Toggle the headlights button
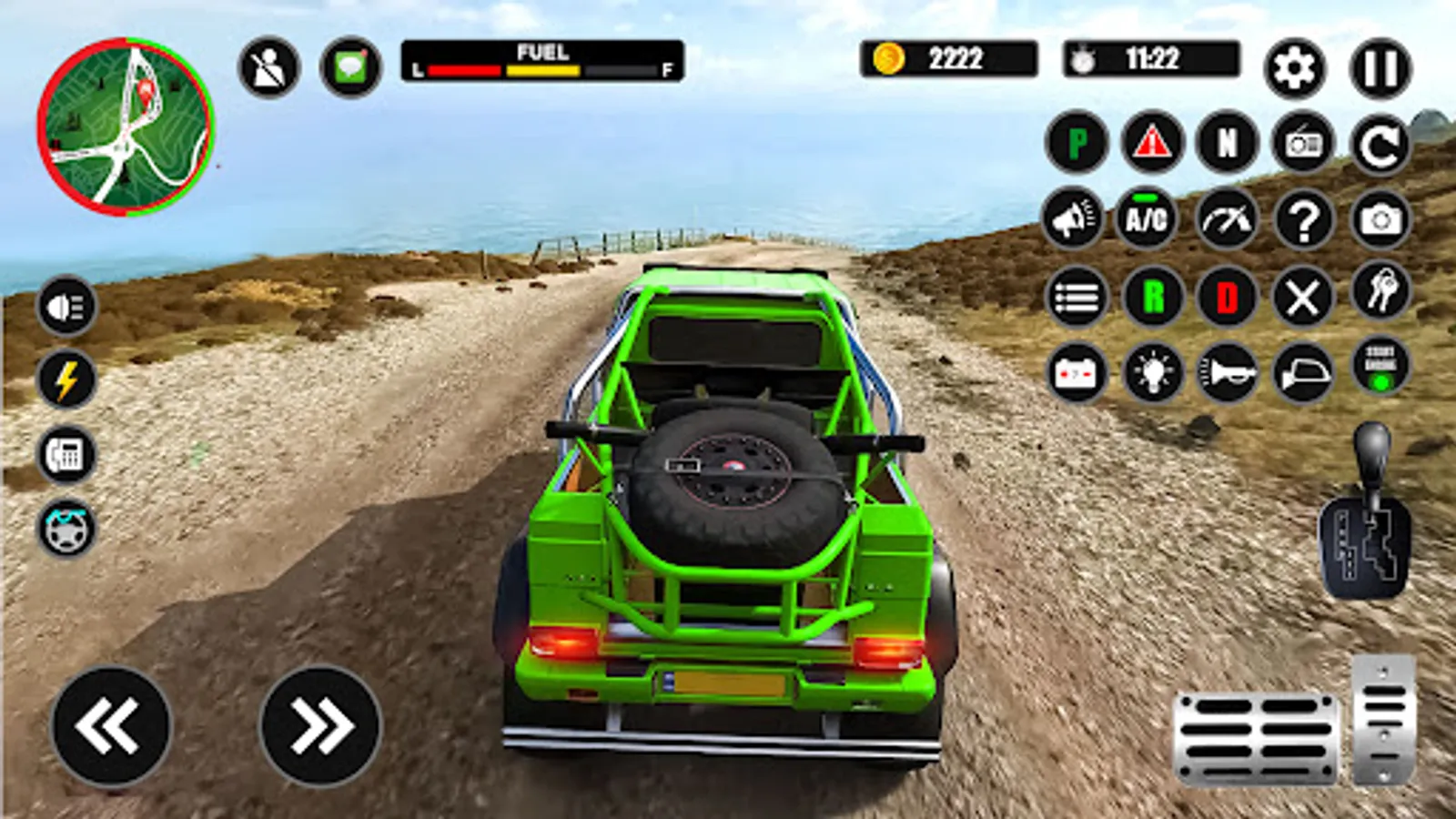The width and height of the screenshot is (1456, 819). tap(66, 306)
